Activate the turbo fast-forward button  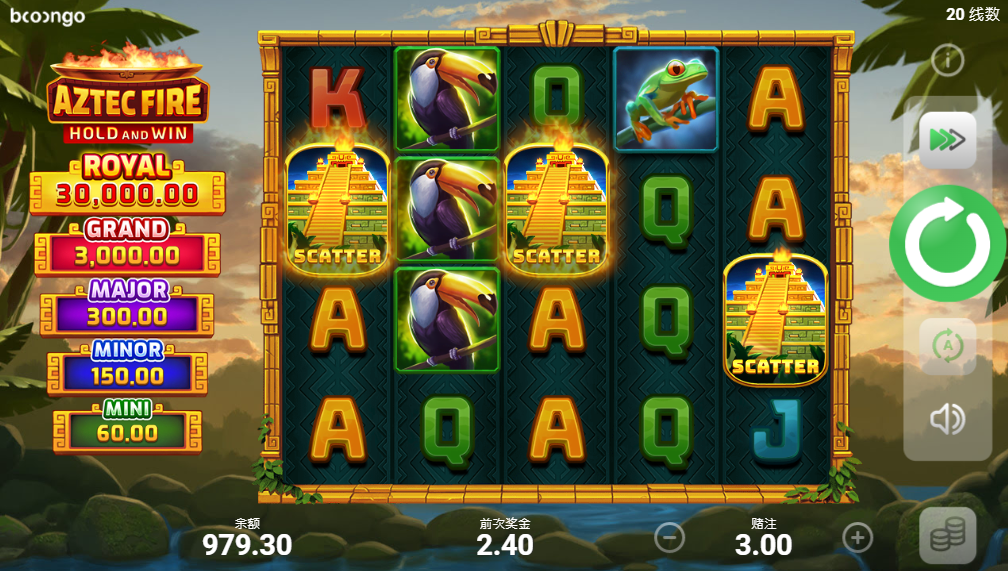(947, 140)
